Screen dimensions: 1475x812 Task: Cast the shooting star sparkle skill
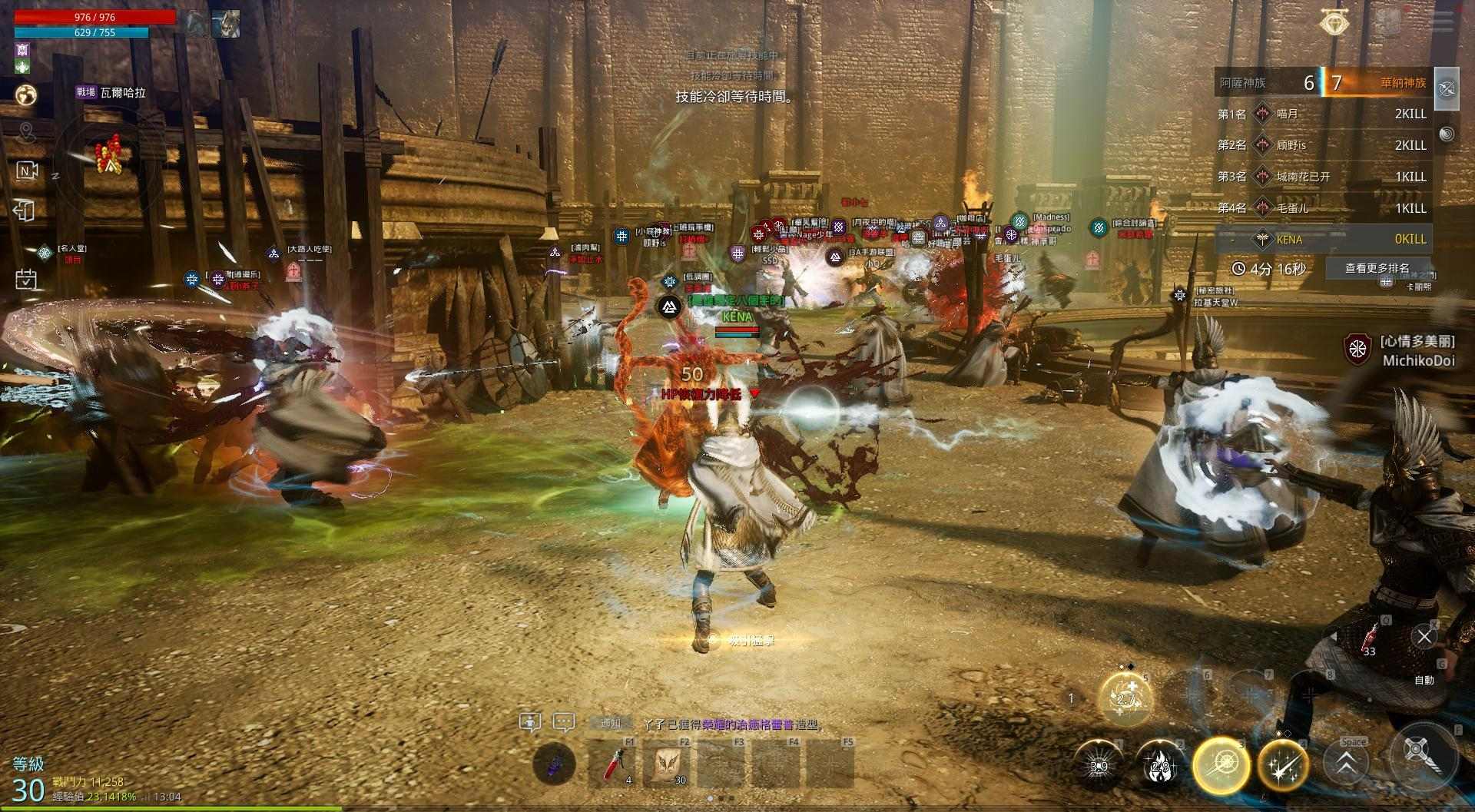pyautogui.click(x=1283, y=766)
